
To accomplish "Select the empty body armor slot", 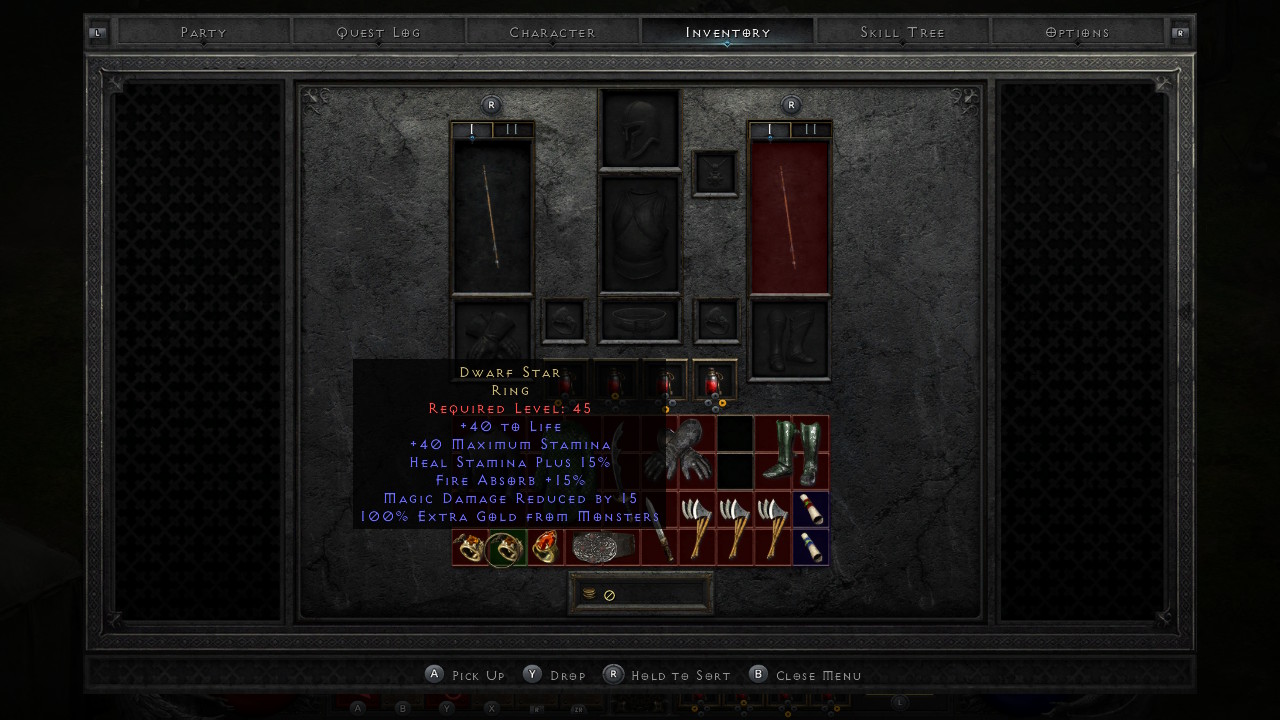I will (640, 235).
